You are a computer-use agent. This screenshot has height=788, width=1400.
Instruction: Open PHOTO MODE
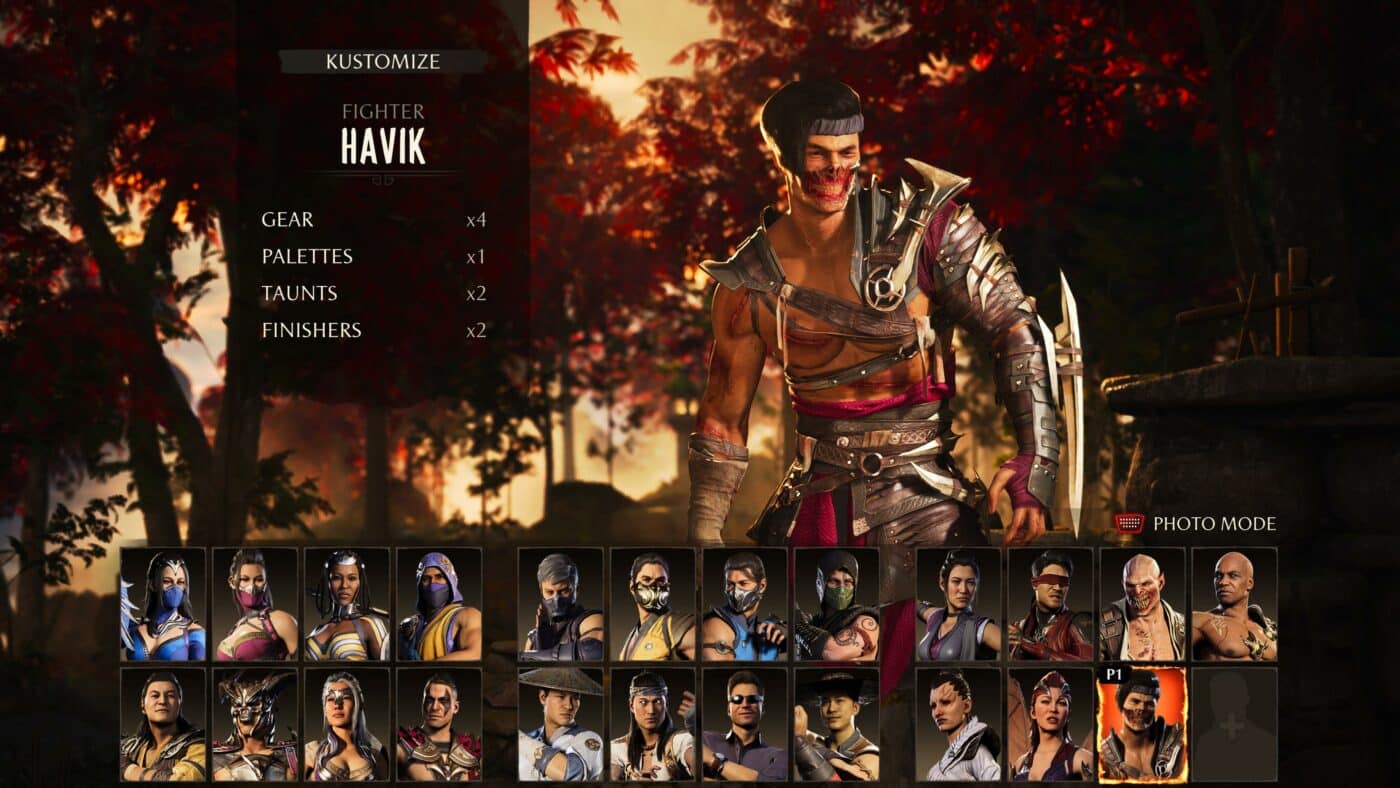(1215, 520)
